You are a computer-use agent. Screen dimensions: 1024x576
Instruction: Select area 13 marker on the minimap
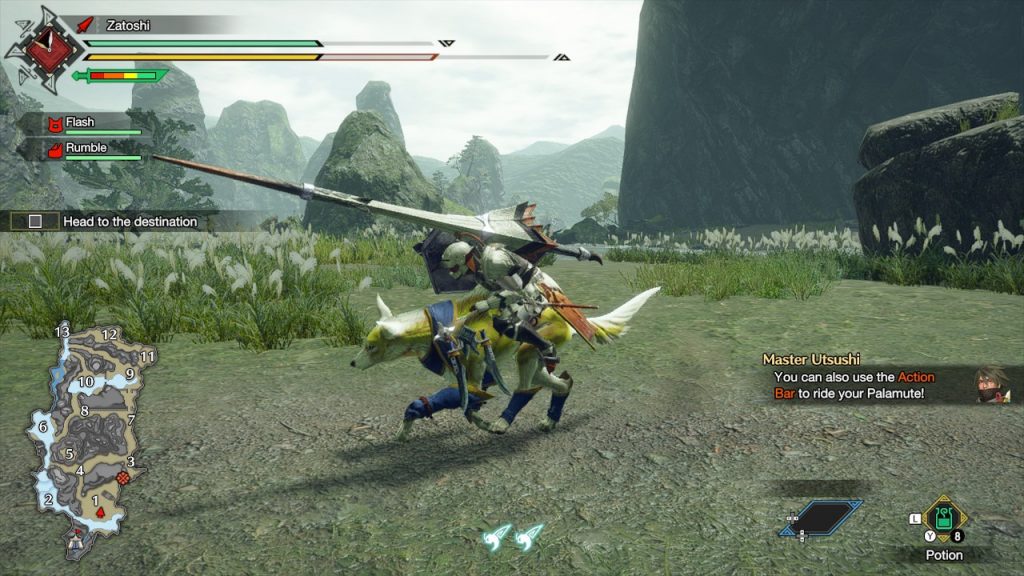coord(62,330)
